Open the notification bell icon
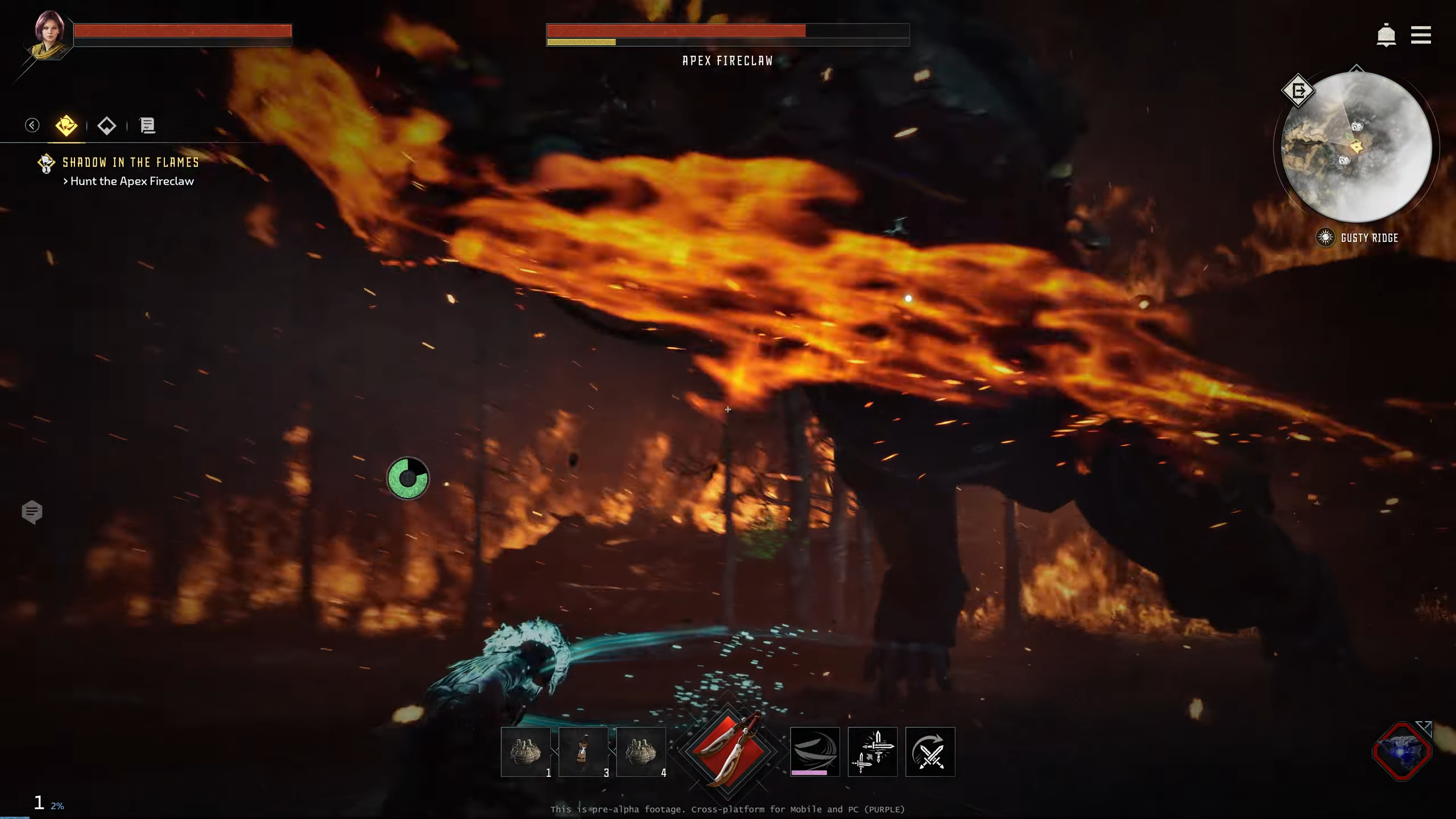 1386,35
